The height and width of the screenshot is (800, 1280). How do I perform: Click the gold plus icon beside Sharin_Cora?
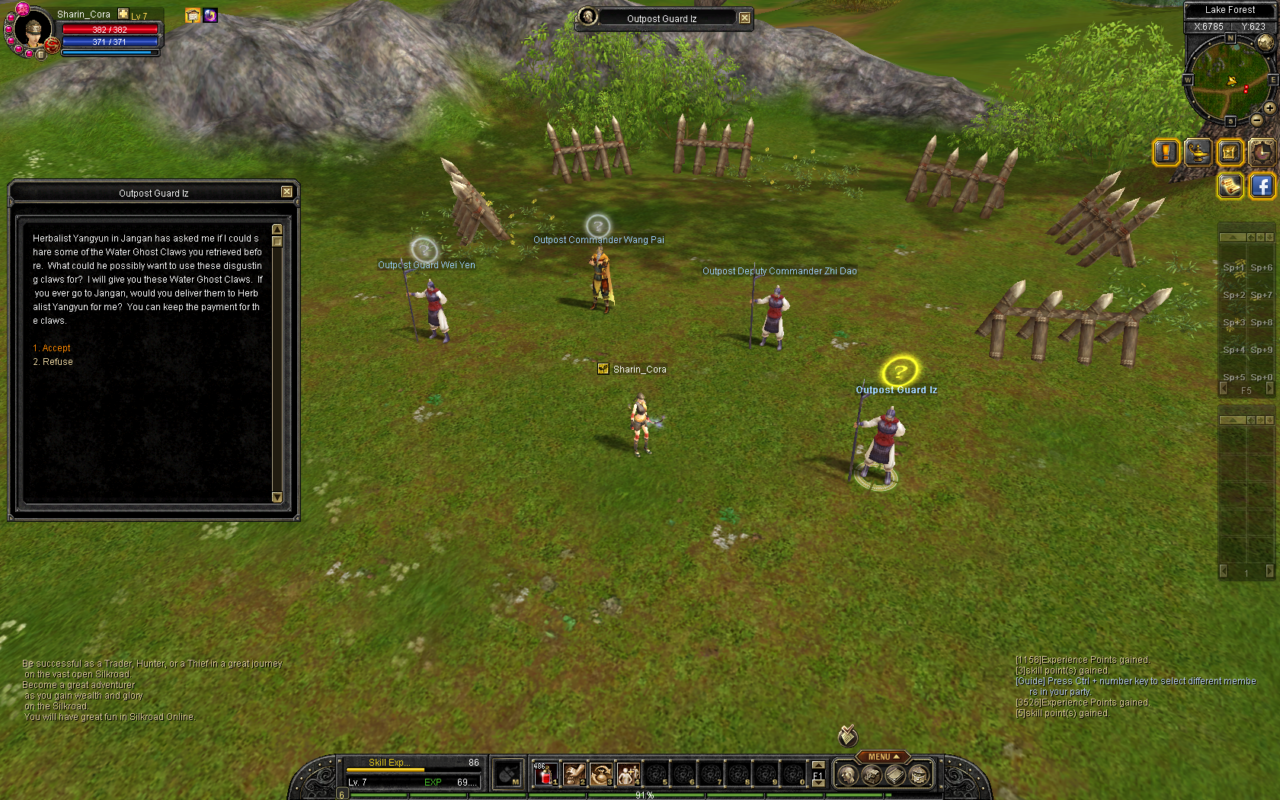point(123,14)
